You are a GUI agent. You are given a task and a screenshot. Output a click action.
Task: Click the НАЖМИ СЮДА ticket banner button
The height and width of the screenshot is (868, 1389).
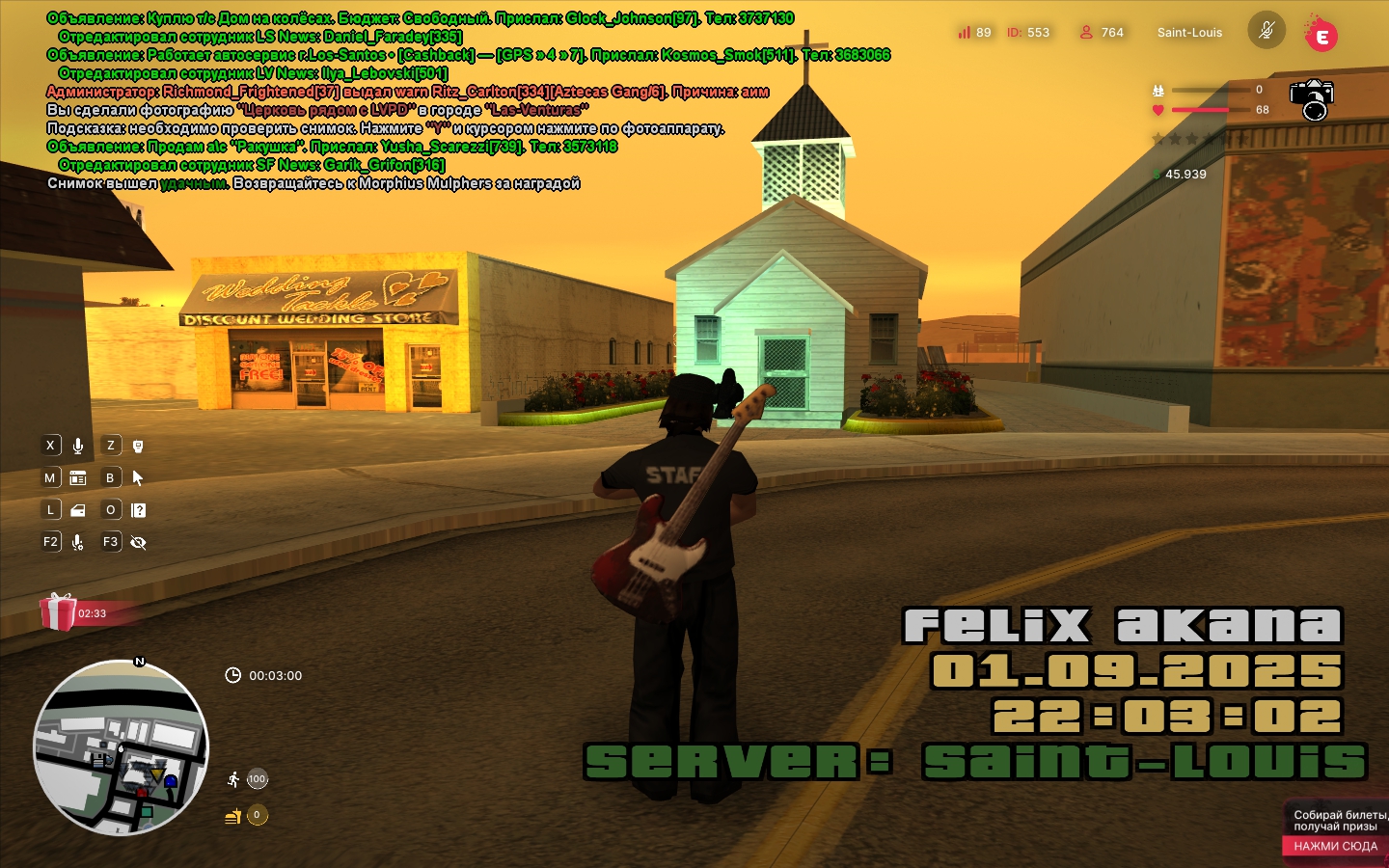pos(1335,846)
